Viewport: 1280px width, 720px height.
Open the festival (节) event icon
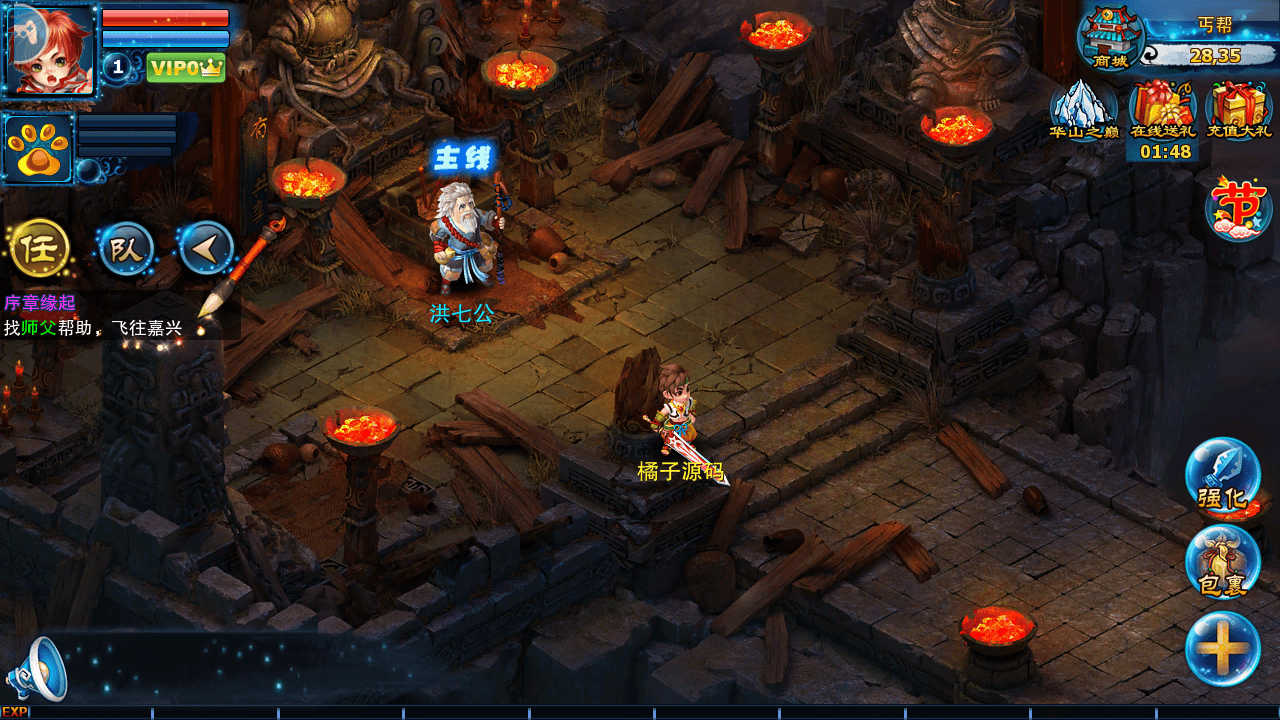click(1237, 207)
